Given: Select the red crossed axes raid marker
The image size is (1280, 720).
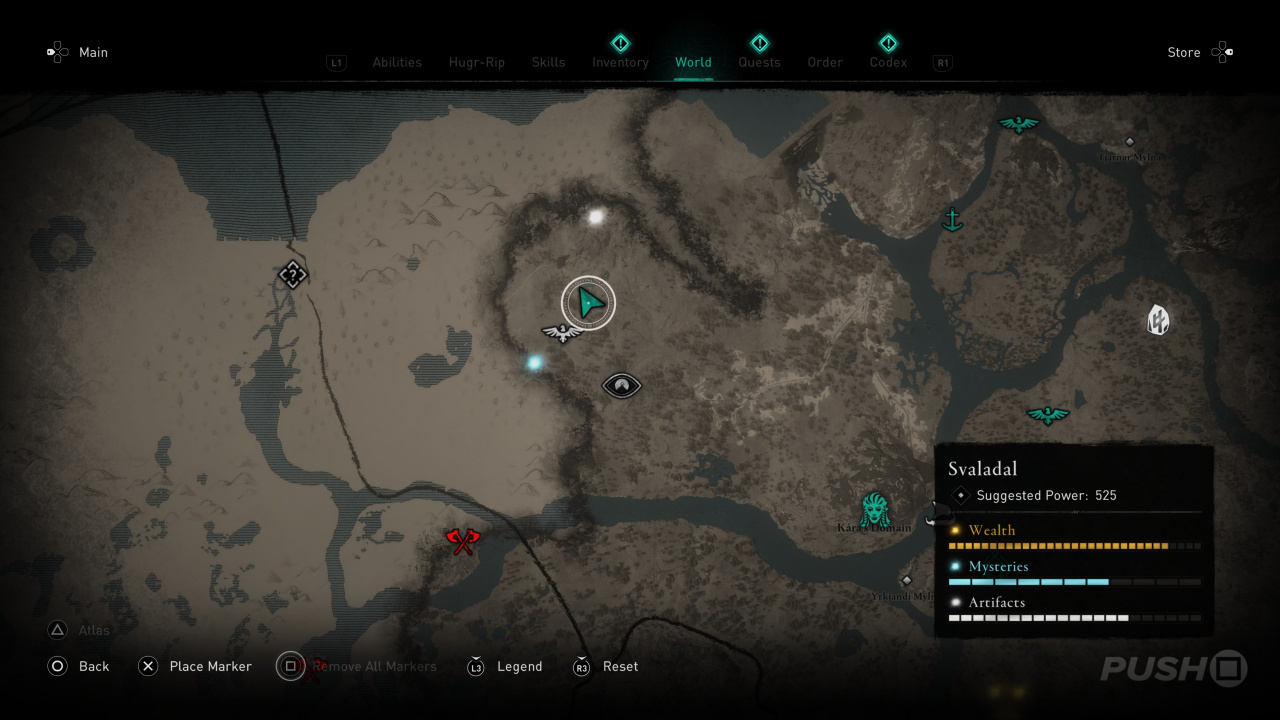Looking at the screenshot, I should tap(462, 541).
